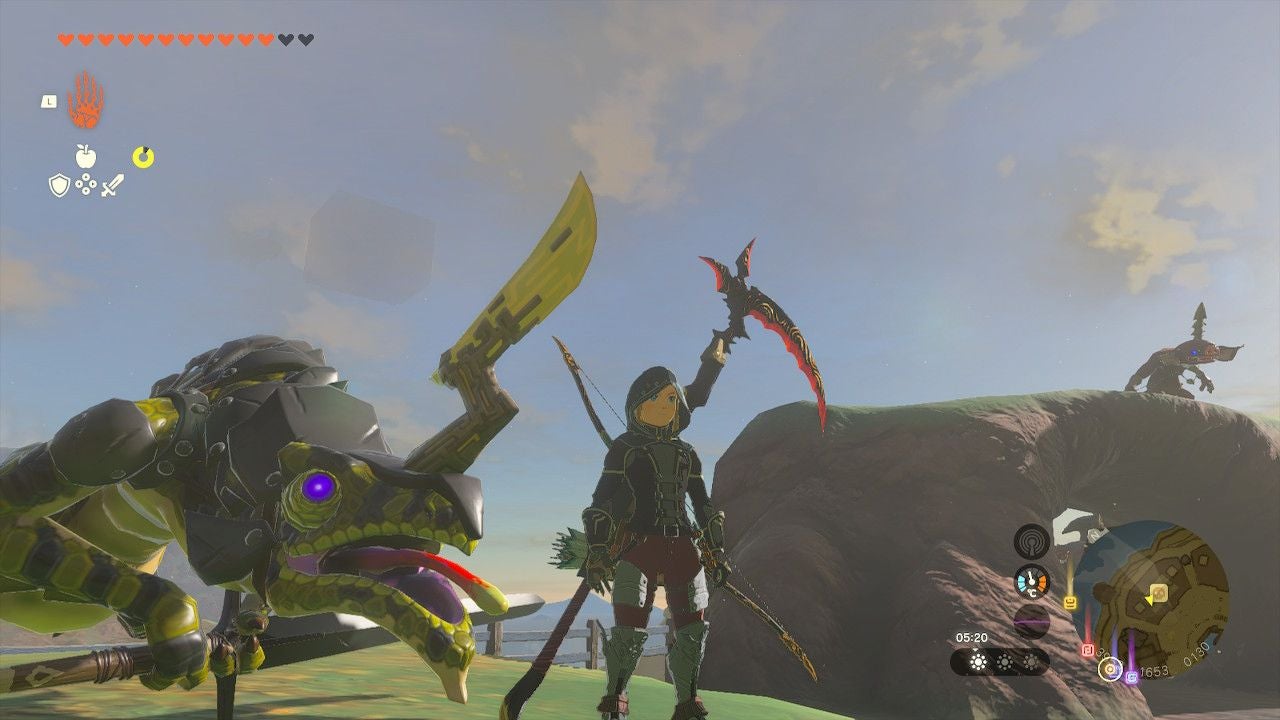Select the in-game clock showing 05:20
Viewport: 1280px width, 720px height.
[x=973, y=637]
